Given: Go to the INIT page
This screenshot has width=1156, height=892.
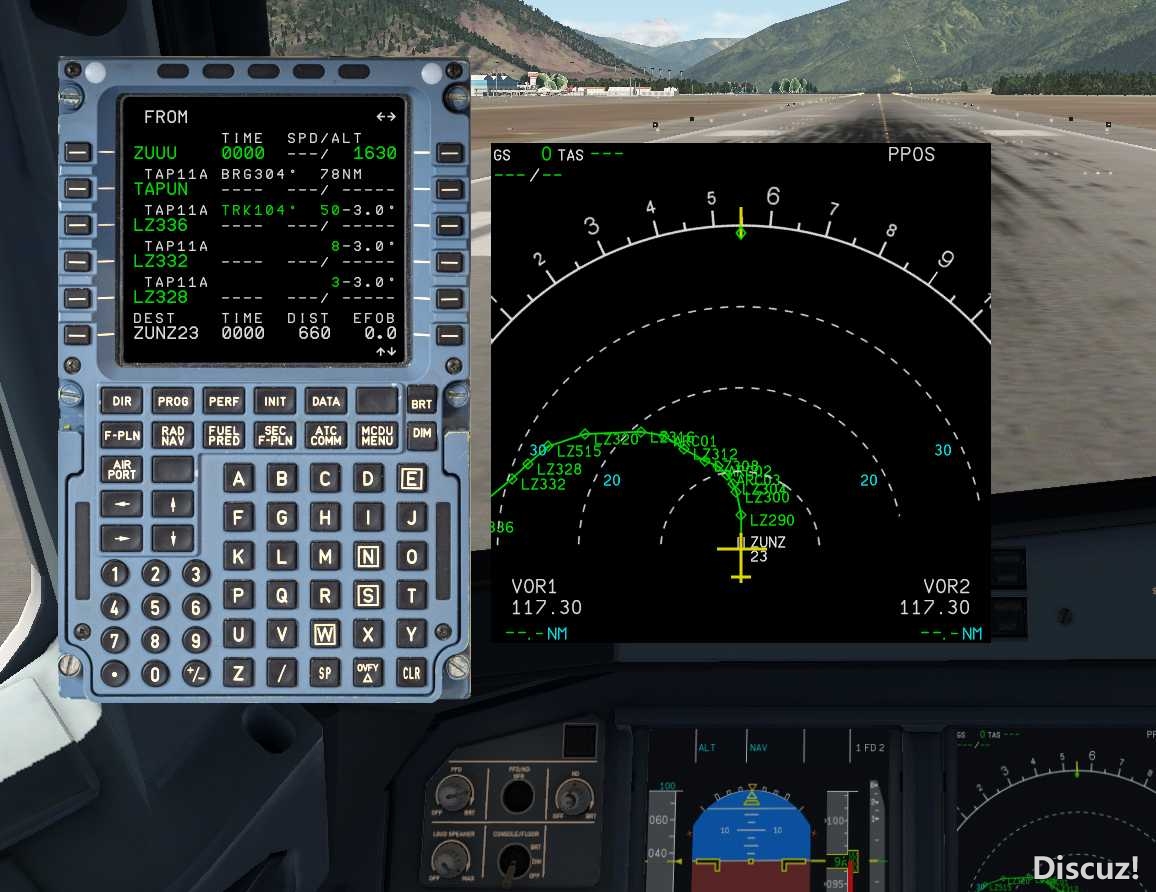Looking at the screenshot, I should (275, 401).
